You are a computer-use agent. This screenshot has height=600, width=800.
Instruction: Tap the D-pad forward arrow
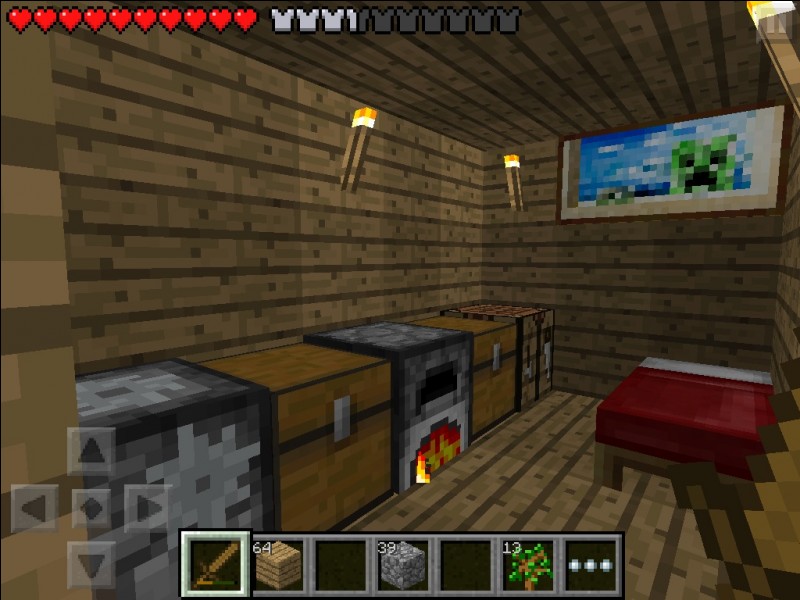(x=91, y=450)
